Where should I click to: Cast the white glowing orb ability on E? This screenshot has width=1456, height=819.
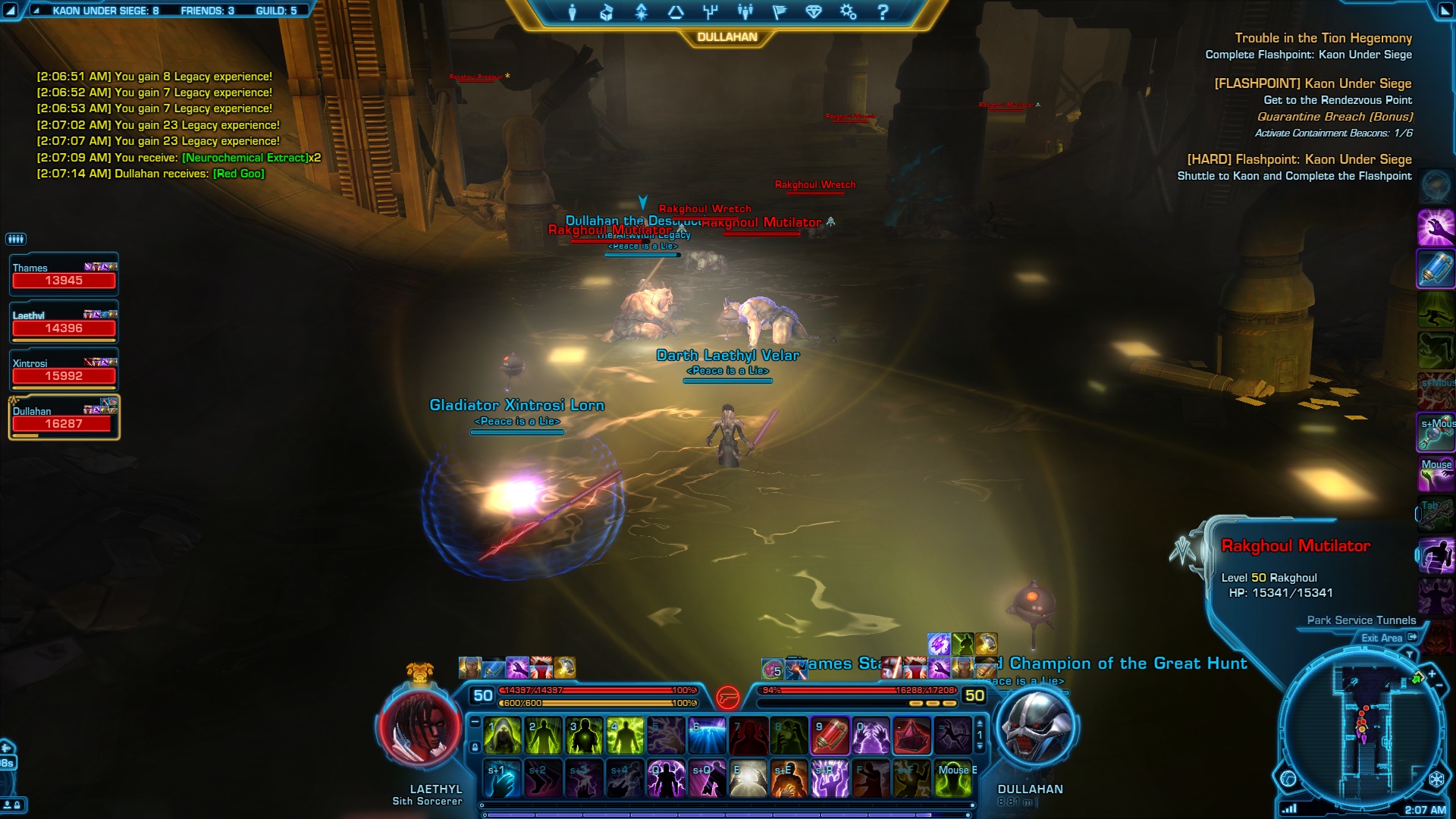coord(748,779)
